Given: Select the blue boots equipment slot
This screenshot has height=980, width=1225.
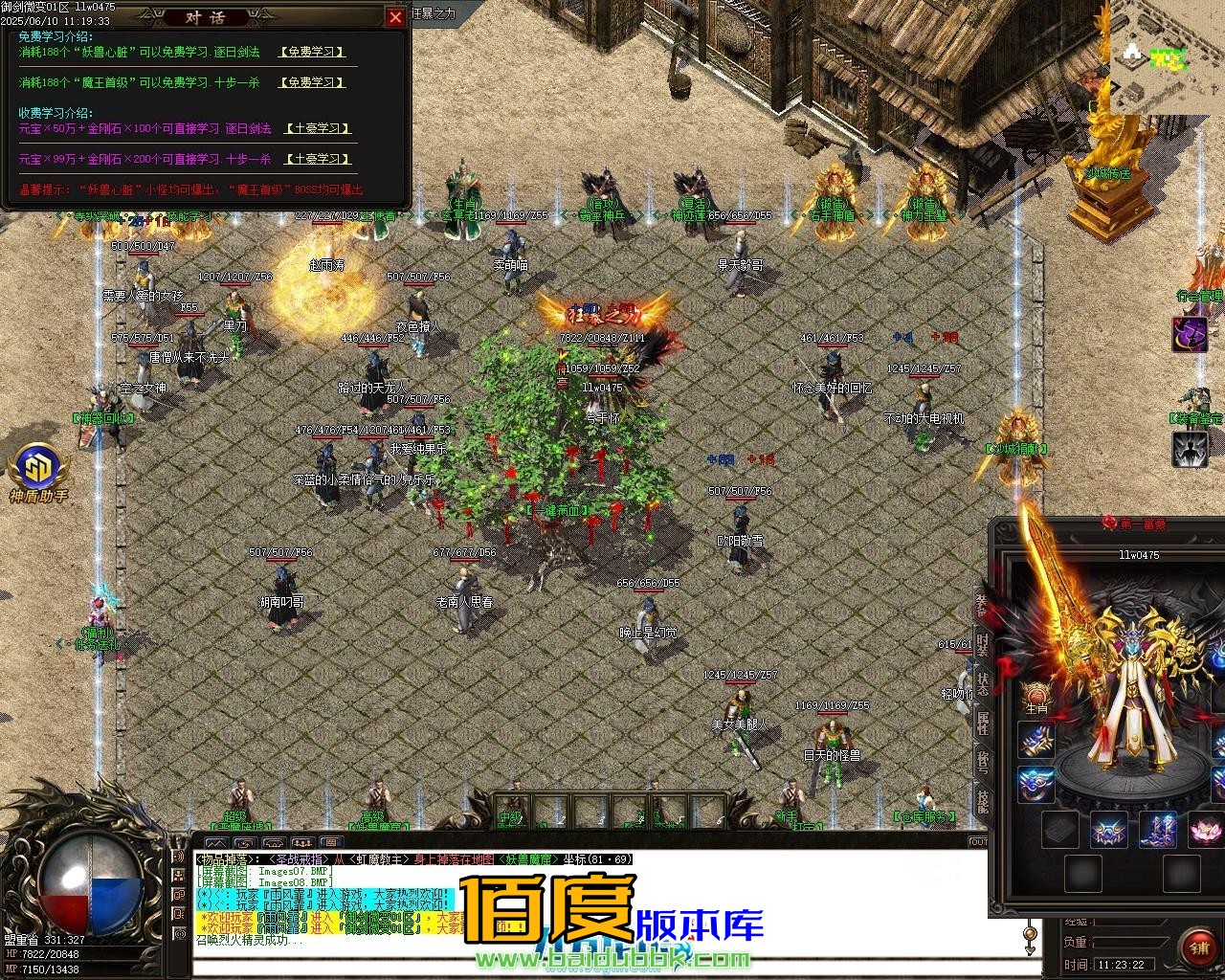Looking at the screenshot, I should tap(1159, 829).
